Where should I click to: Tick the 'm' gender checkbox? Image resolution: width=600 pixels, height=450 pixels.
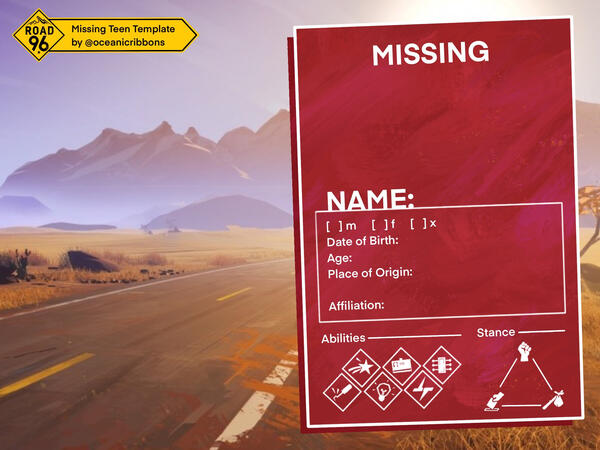click(334, 224)
